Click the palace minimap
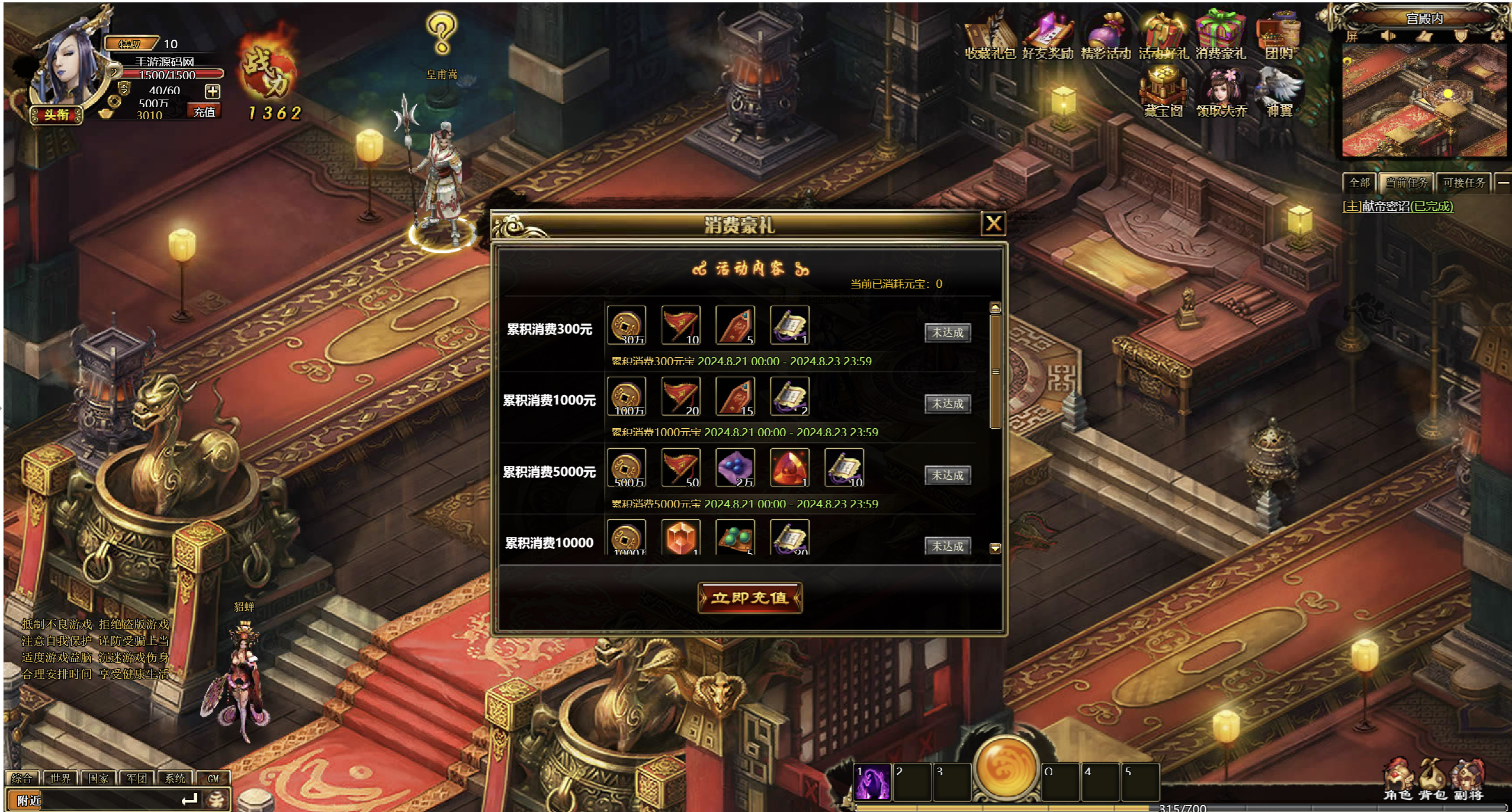This screenshot has height=812, width=1512. click(1423, 101)
